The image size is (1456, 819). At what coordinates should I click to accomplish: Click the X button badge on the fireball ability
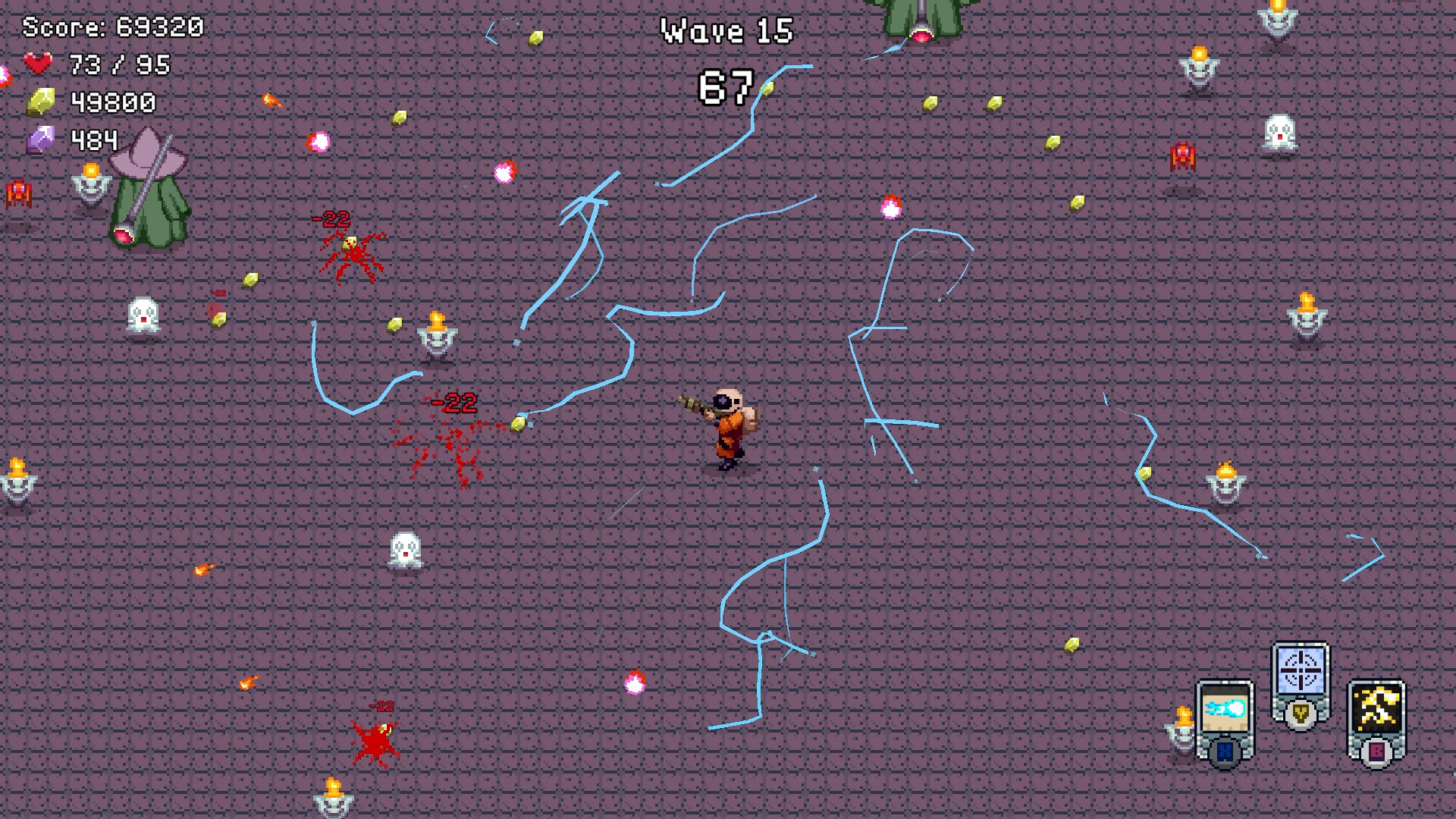[x=1225, y=751]
